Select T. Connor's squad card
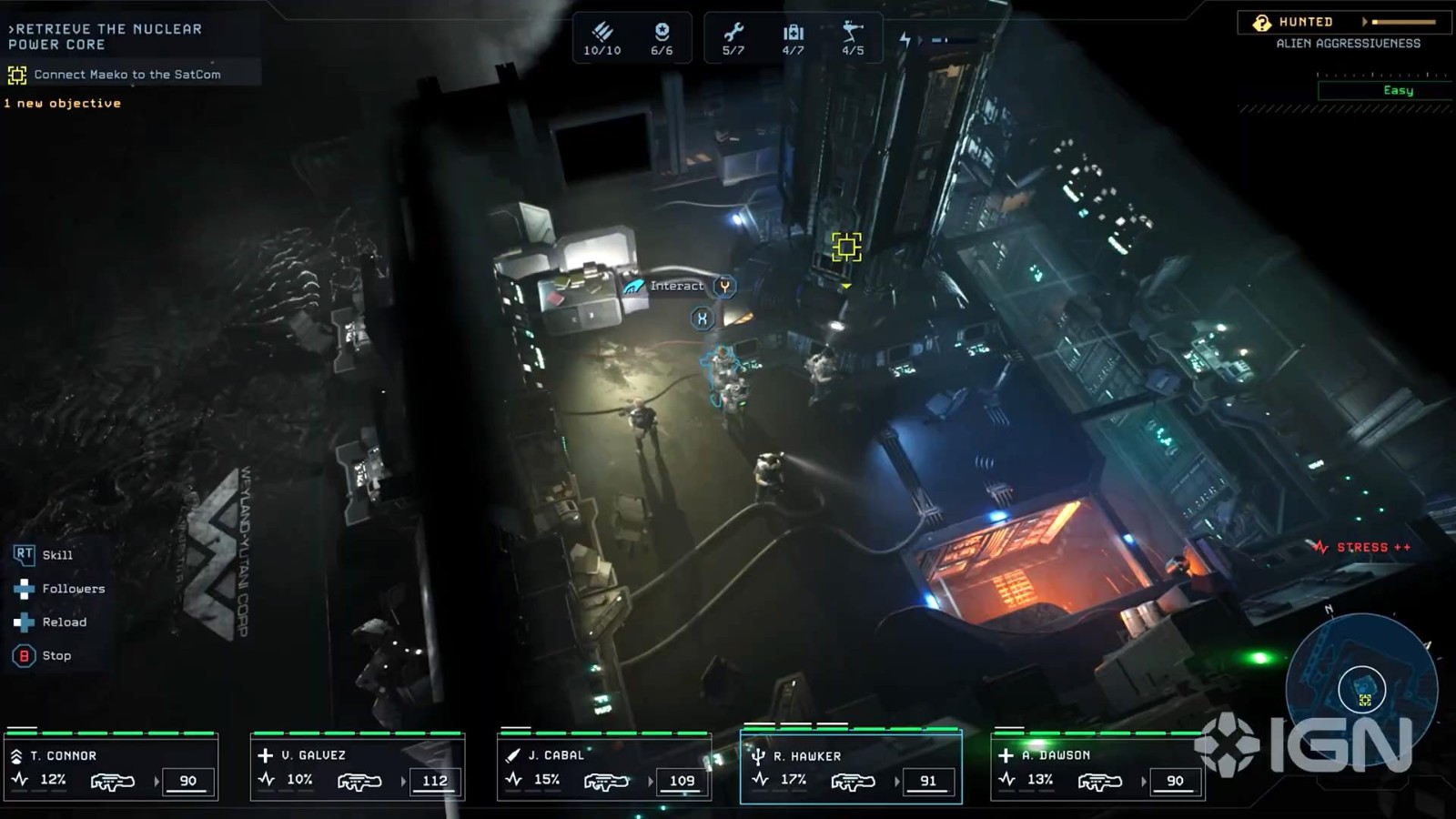This screenshot has height=819, width=1456. pos(111,768)
